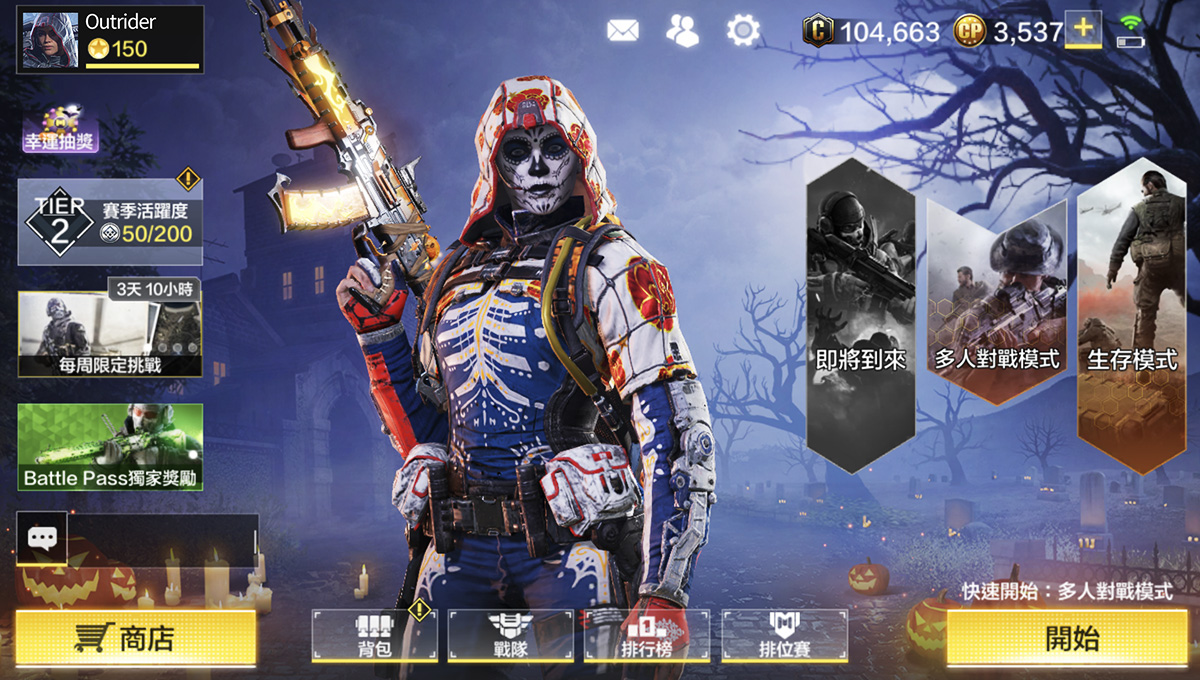Open the Battle Pass獨家獎勵 banner

pyautogui.click(x=110, y=447)
